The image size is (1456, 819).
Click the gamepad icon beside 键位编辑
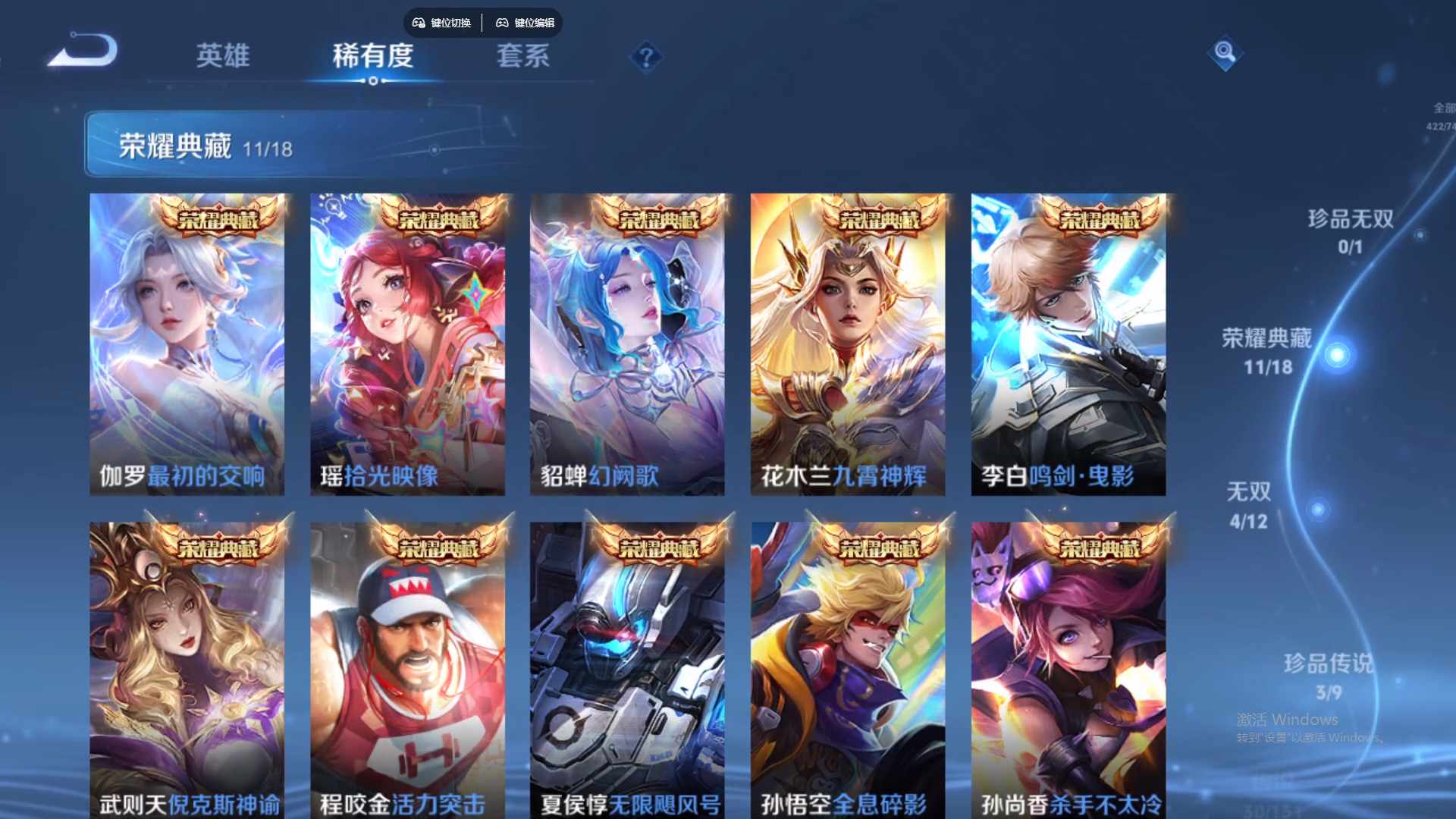501,24
